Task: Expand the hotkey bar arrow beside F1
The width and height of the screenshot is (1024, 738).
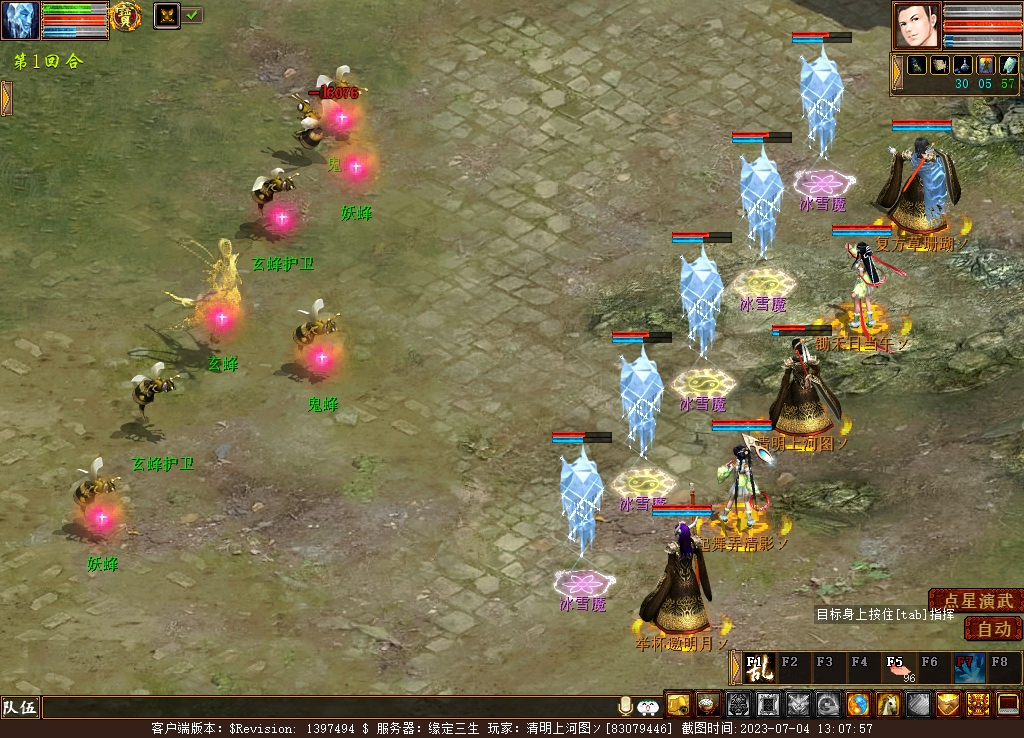Action: 735,667
